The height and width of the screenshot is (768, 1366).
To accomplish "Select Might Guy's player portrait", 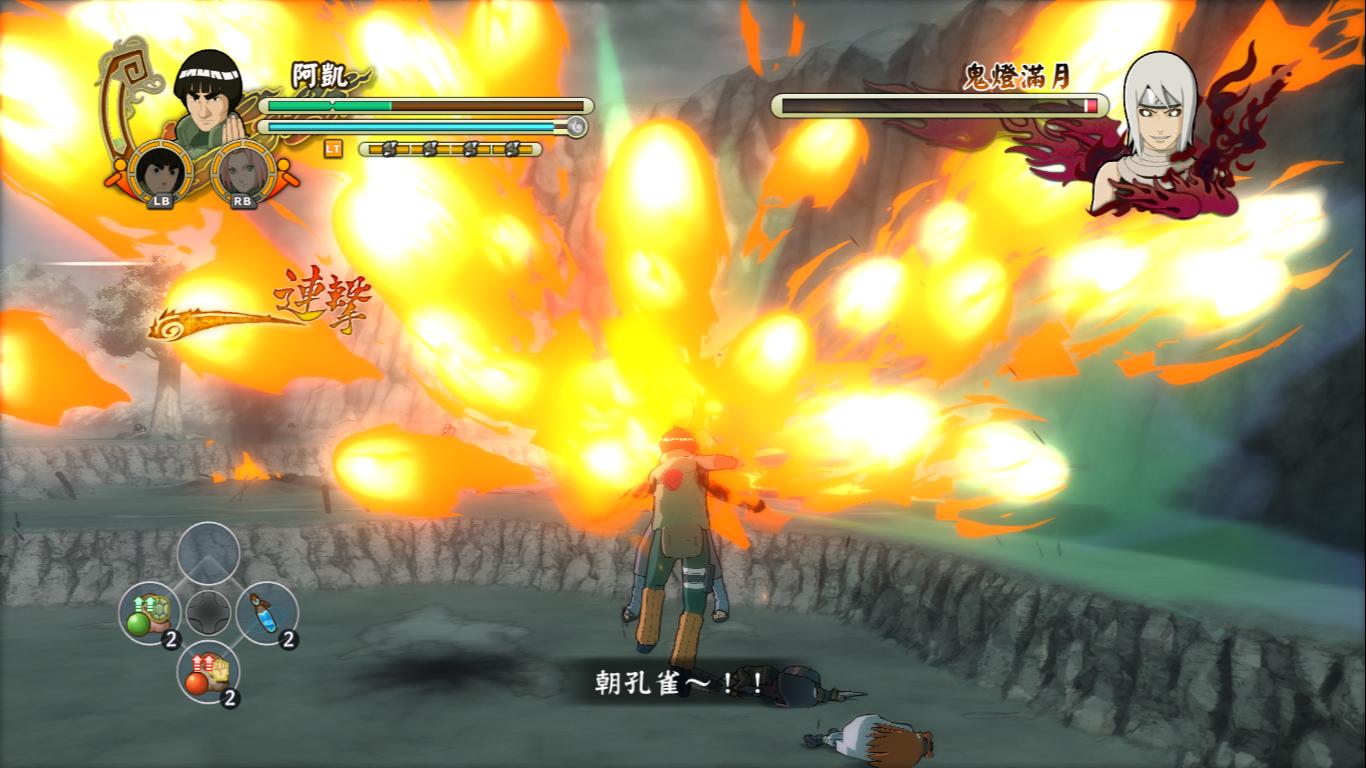I will click(213, 95).
